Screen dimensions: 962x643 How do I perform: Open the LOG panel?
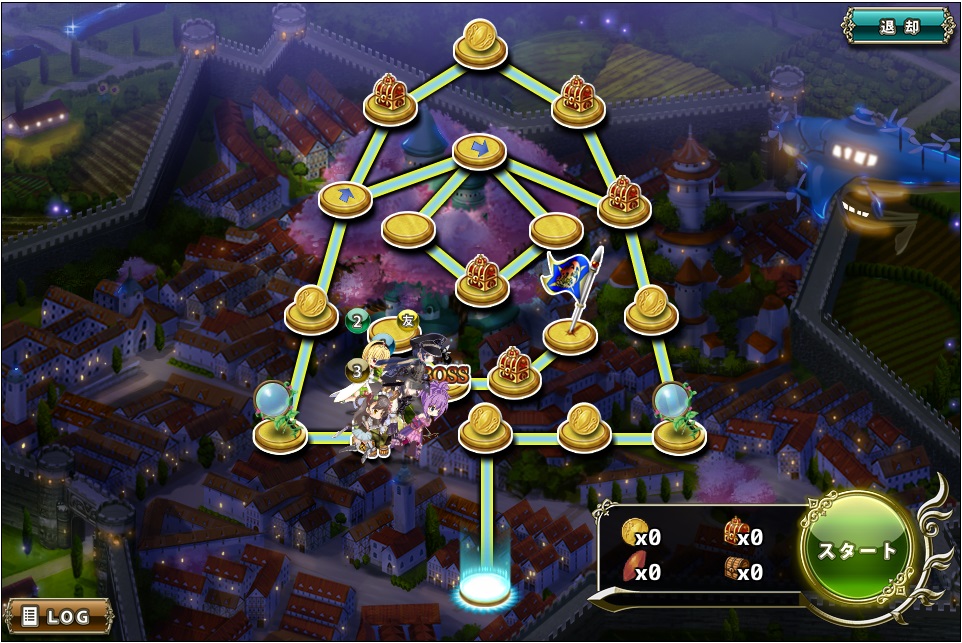coord(58,616)
